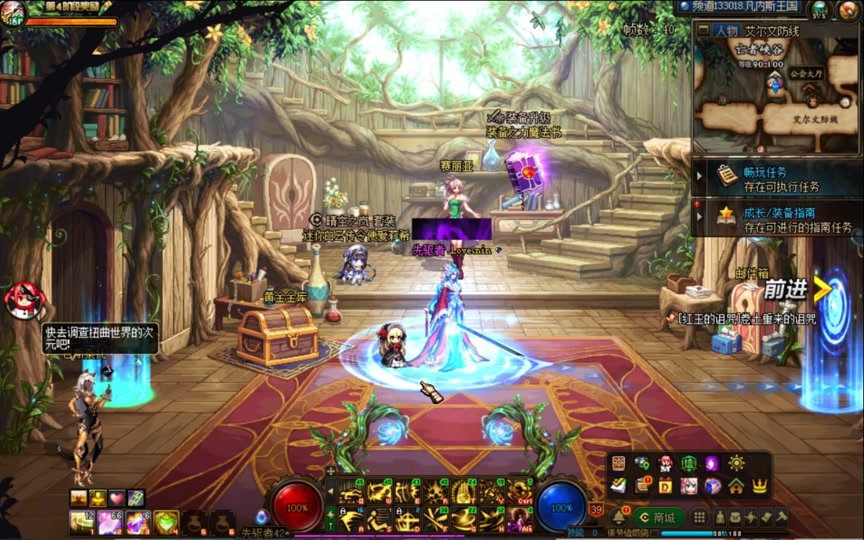Image resolution: width=864 pixels, height=540 pixels.
Task: Select the green heart consumable slot
Action: coord(166,522)
